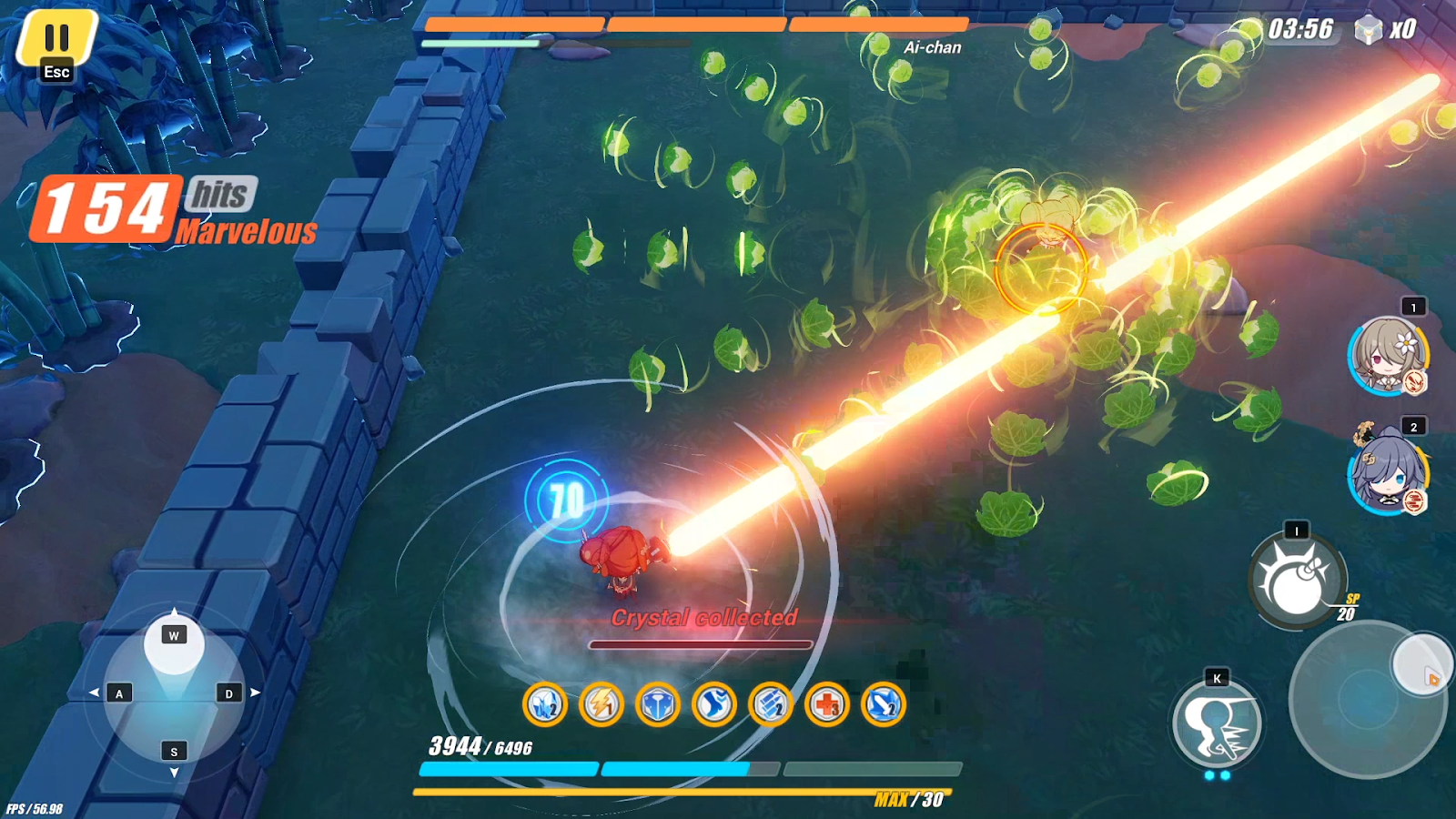
Task: Check the crystal cube counter icon
Action: coord(1368,30)
